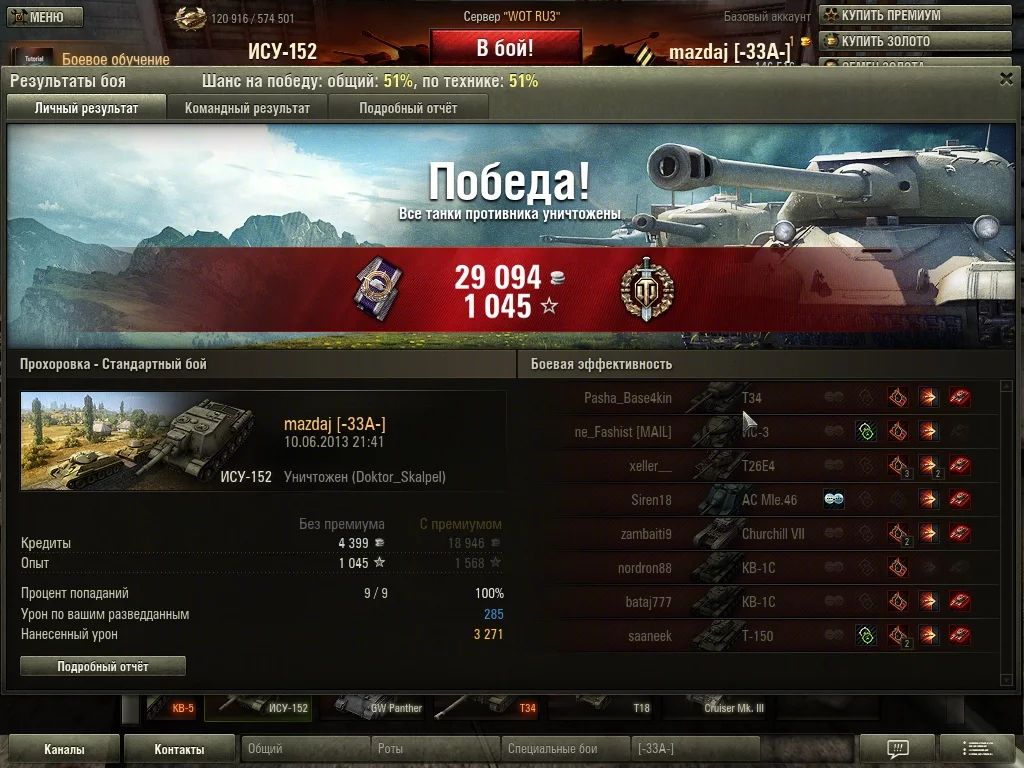This screenshot has height=768, width=1024.
Task: Open Специальные бои channel tab
Action: (x=565, y=749)
